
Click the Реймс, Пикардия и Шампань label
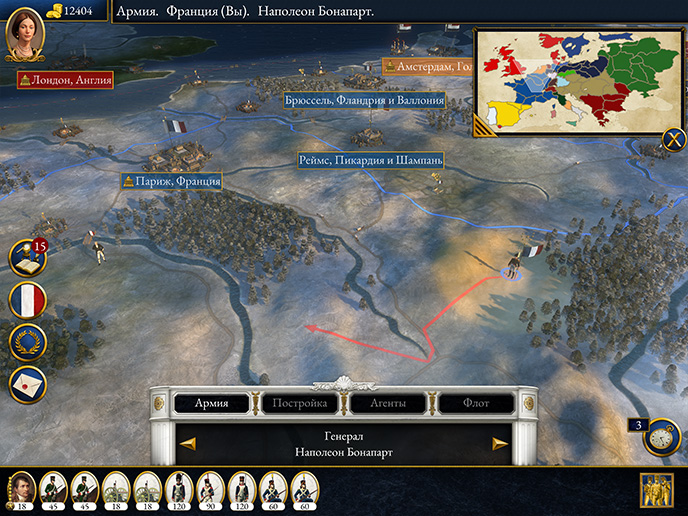[x=370, y=160]
